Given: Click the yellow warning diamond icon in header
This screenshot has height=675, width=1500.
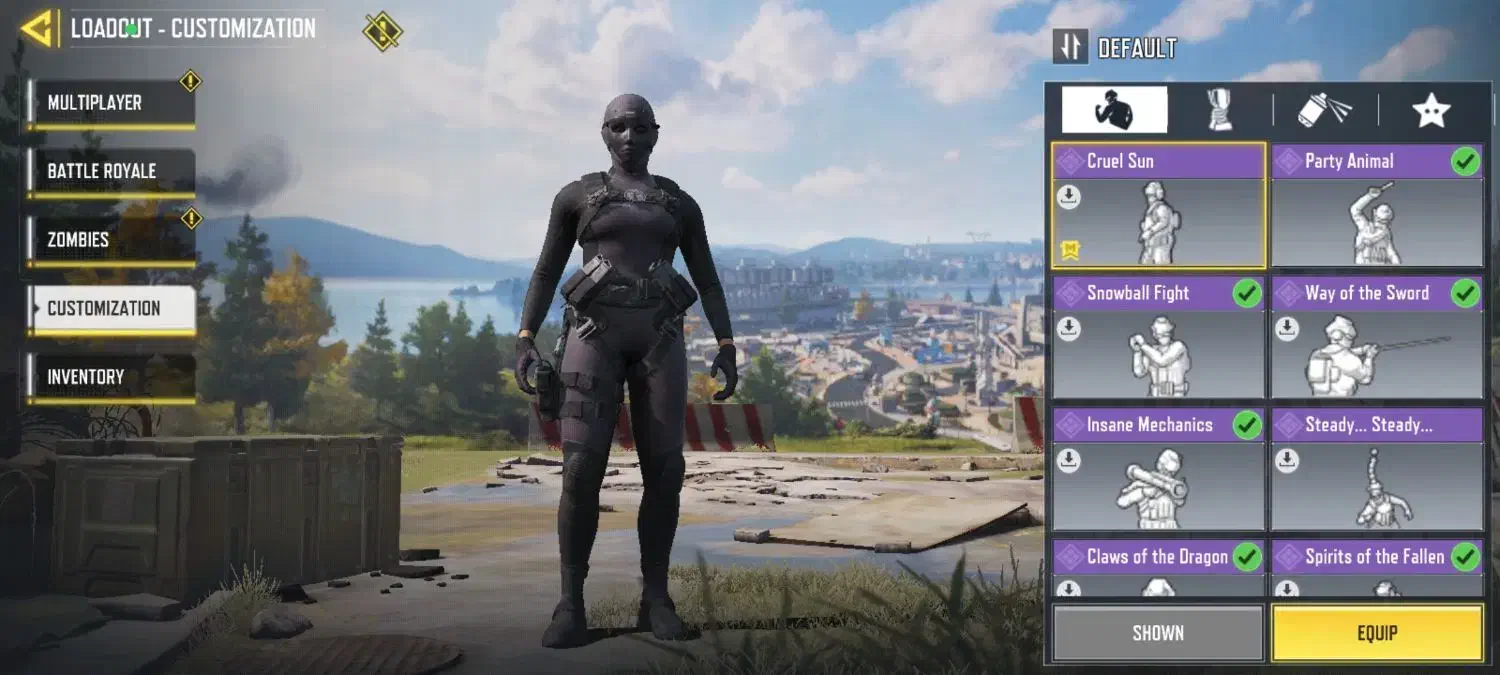Looking at the screenshot, I should [x=382, y=30].
